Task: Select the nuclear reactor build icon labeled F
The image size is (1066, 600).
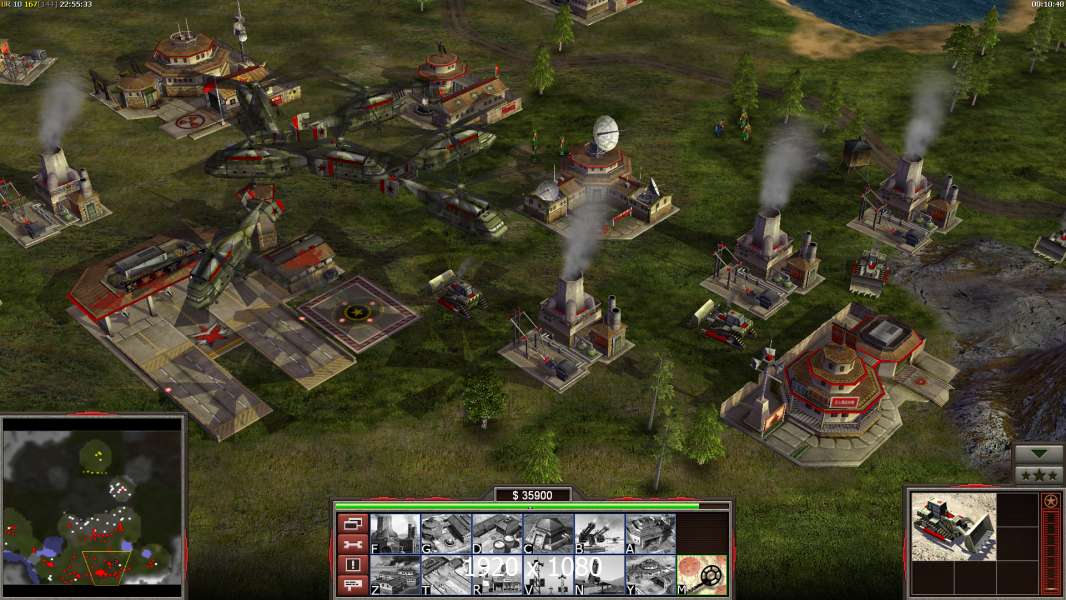Action: (x=395, y=533)
